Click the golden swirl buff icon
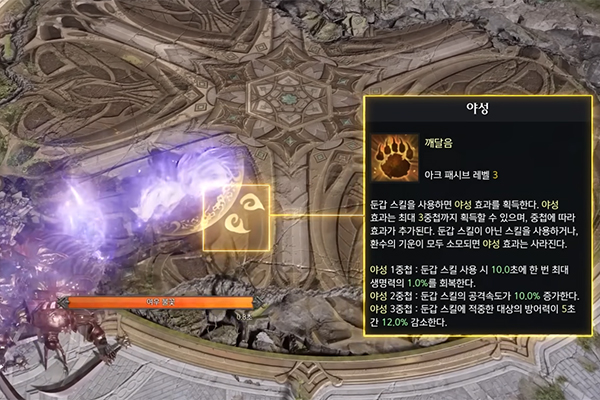Viewport: 600px width, 400px height. click(x=236, y=217)
